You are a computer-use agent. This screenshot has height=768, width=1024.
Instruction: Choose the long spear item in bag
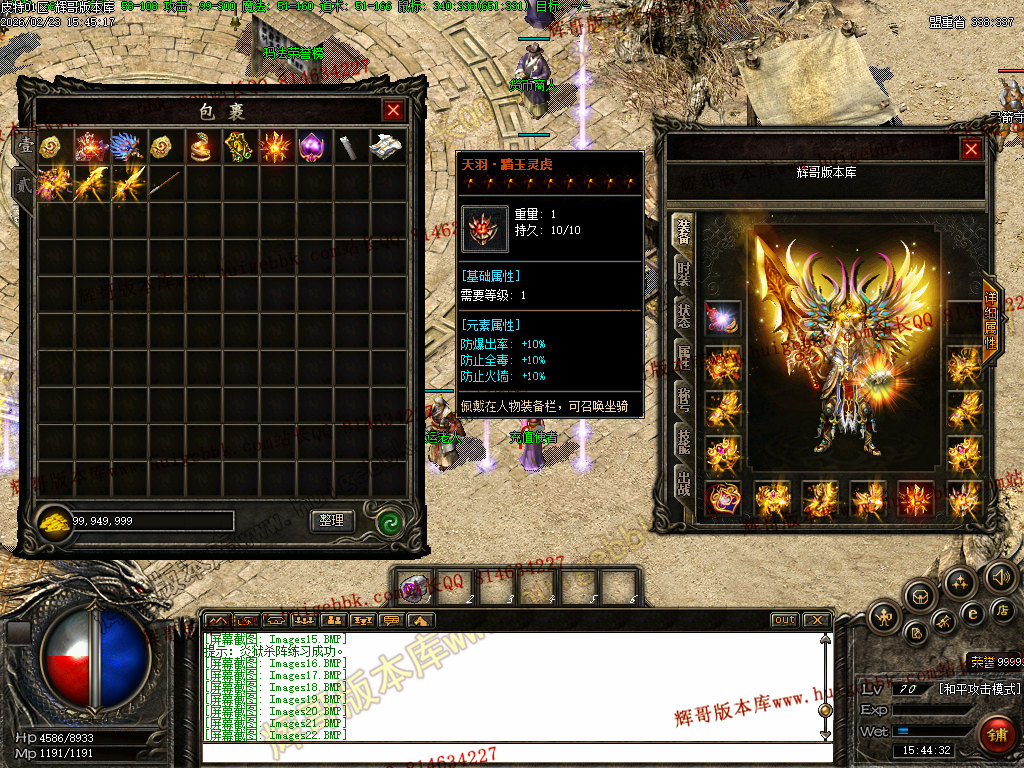tap(165, 184)
